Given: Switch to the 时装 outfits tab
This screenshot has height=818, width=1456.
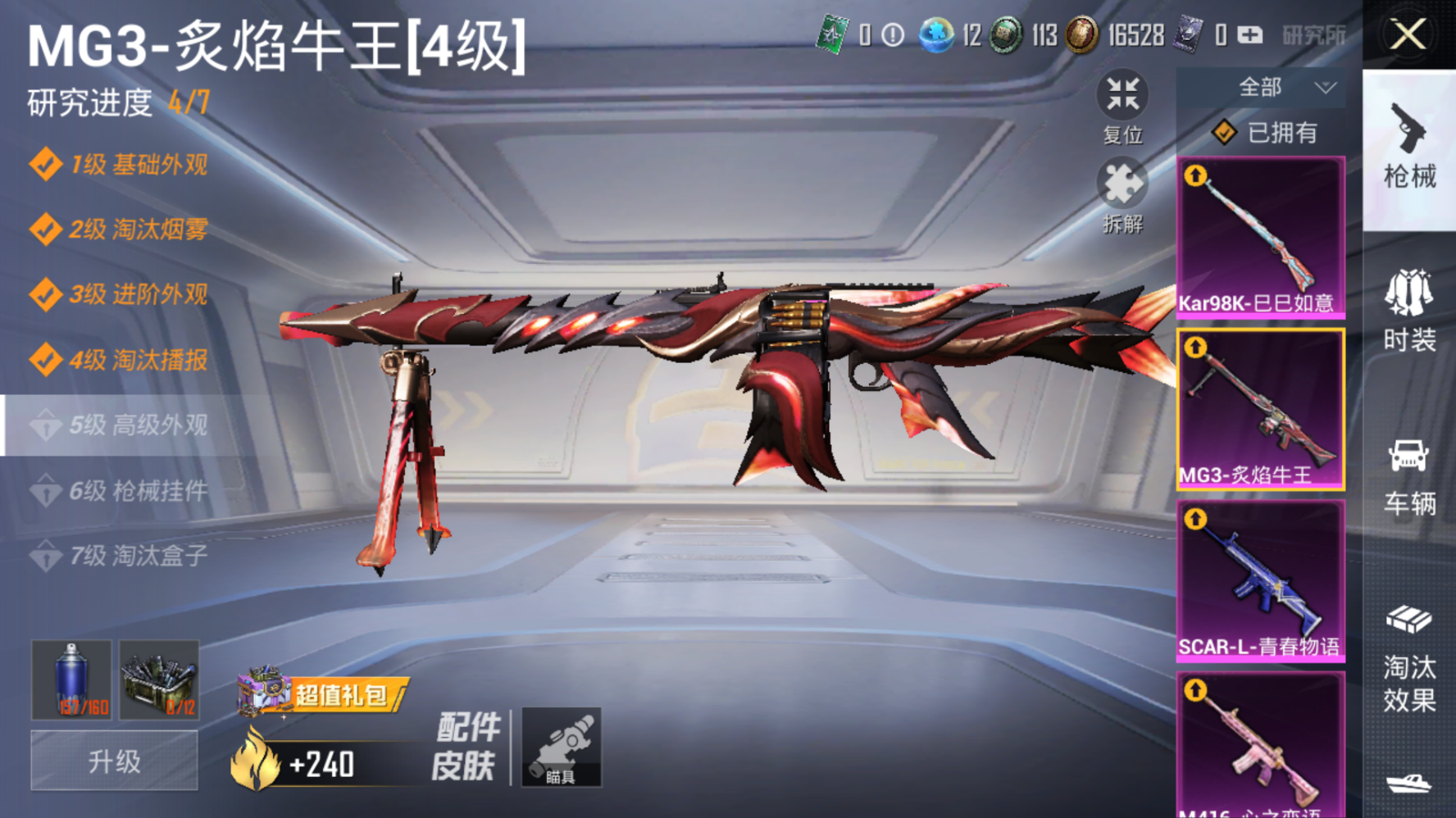Looking at the screenshot, I should click(x=1409, y=311).
